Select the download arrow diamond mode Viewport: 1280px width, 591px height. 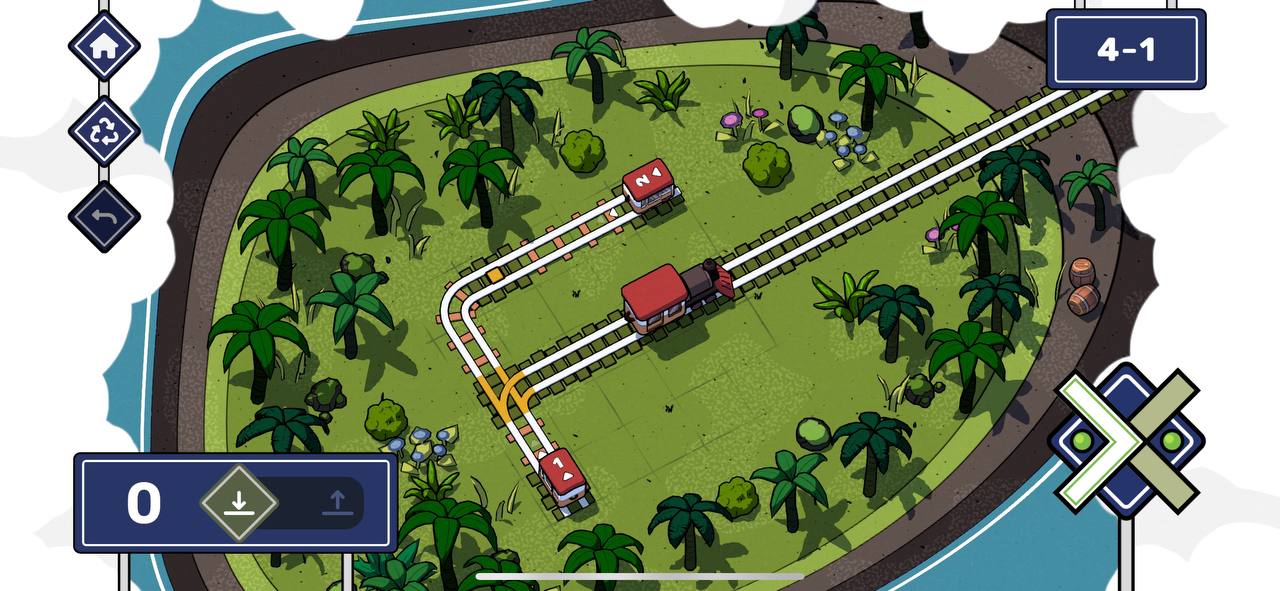point(238,502)
